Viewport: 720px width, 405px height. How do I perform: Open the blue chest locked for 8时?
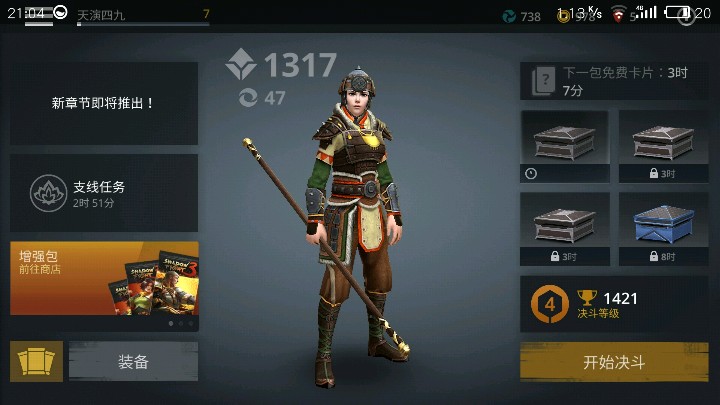tap(663, 227)
